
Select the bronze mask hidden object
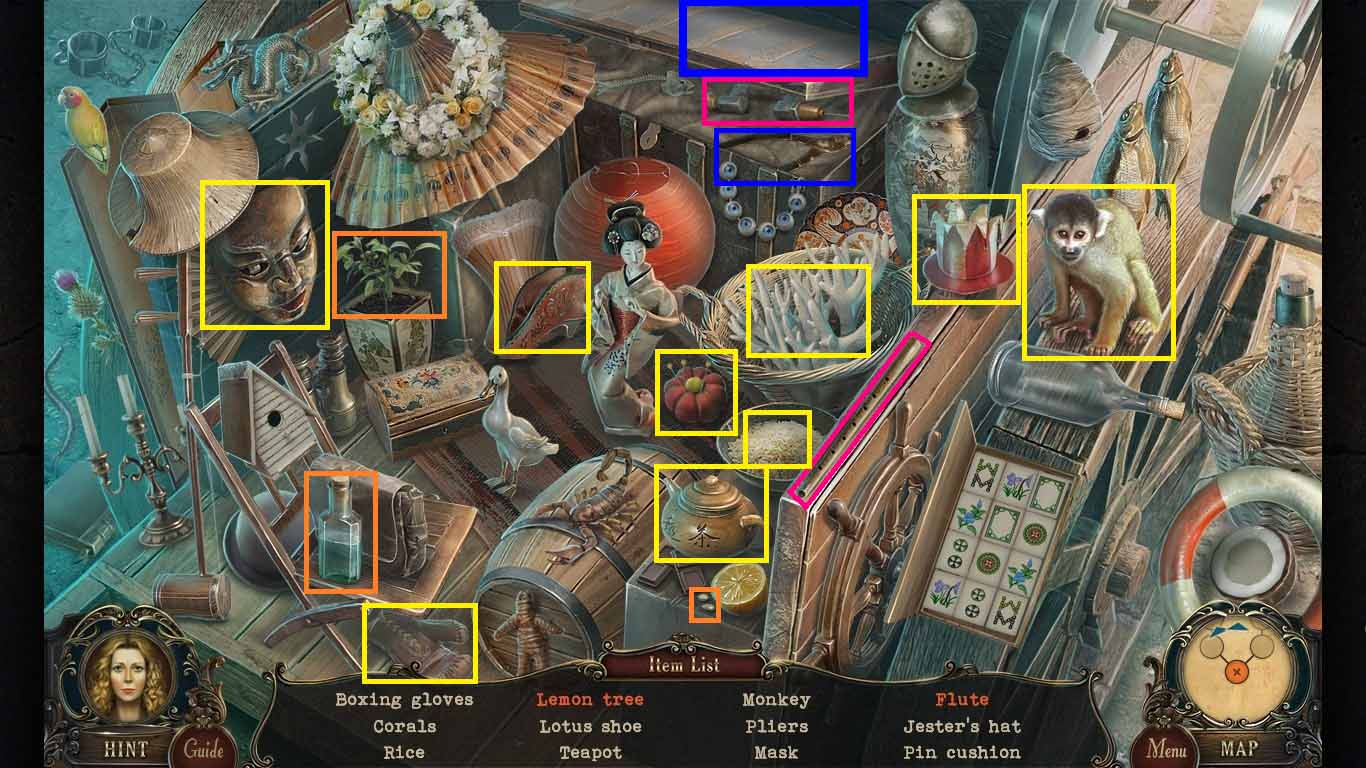click(266, 255)
